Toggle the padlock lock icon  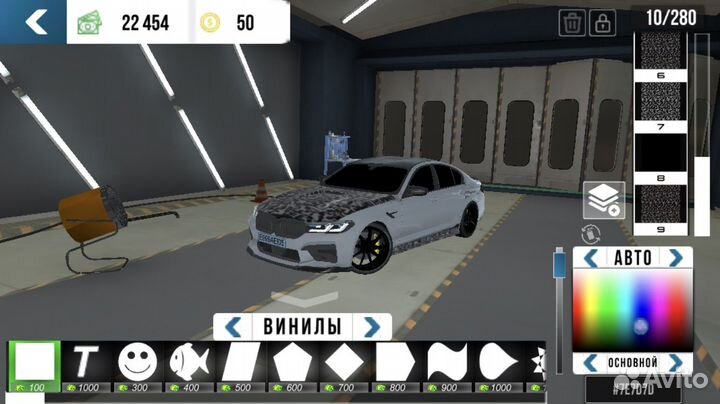(x=603, y=22)
